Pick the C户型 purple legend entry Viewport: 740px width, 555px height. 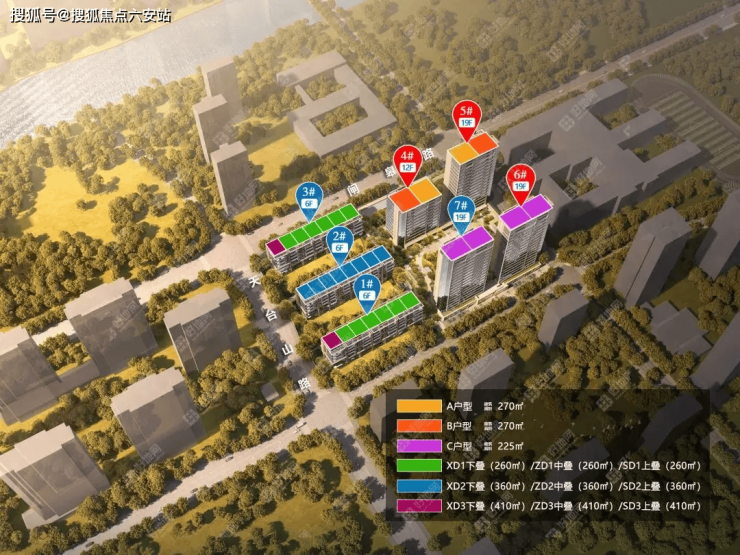(x=419, y=445)
